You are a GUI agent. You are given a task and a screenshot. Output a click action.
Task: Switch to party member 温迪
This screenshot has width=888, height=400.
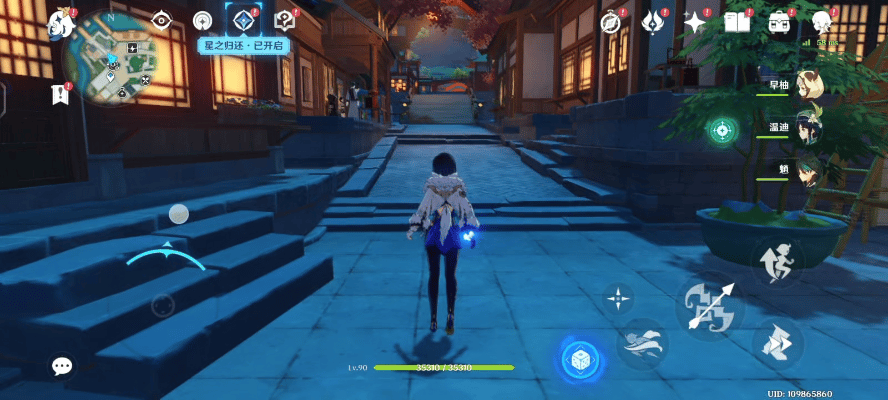(808, 129)
